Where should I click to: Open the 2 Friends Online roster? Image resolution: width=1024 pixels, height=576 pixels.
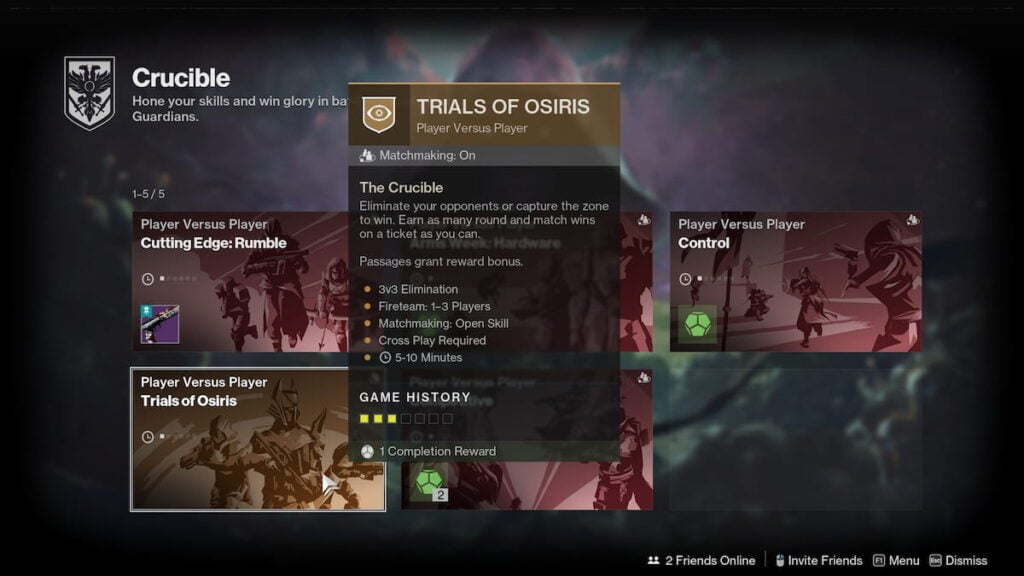point(701,561)
